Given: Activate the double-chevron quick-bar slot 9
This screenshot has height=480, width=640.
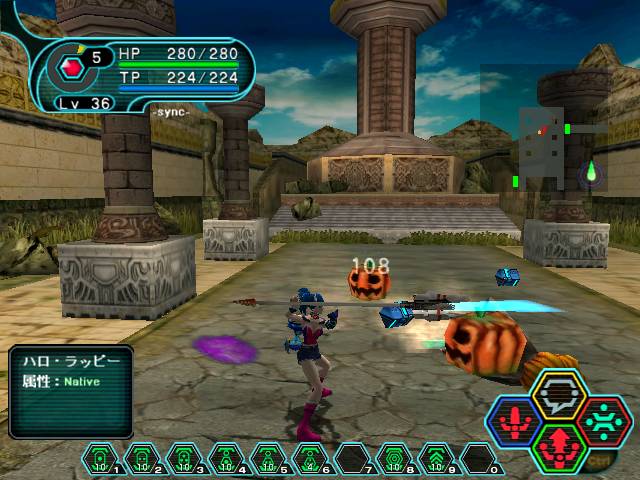Looking at the screenshot, I should tap(436, 459).
